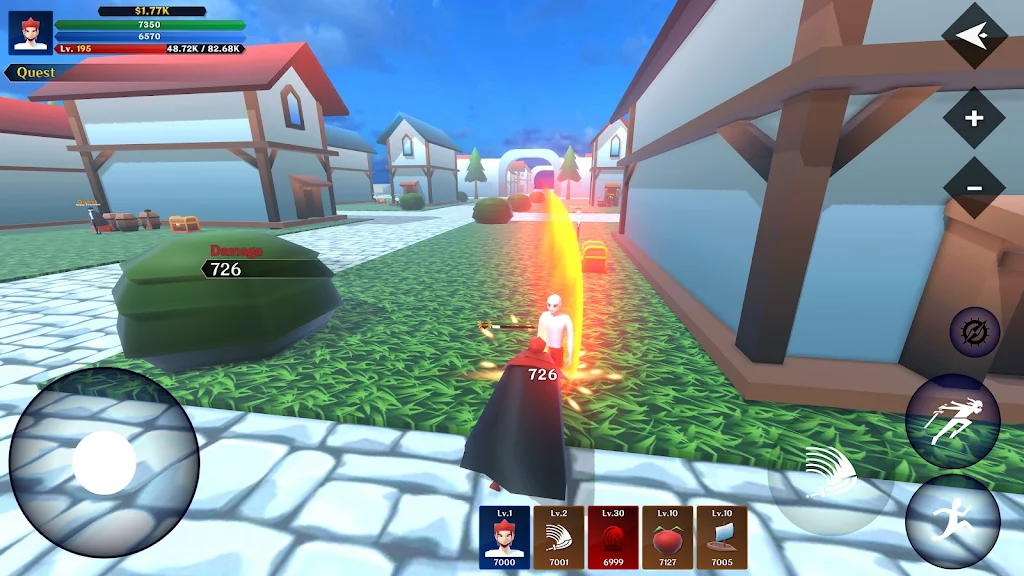Activate the dash attack skill button
This screenshot has height=576, width=1024.
pyautogui.click(x=952, y=421)
